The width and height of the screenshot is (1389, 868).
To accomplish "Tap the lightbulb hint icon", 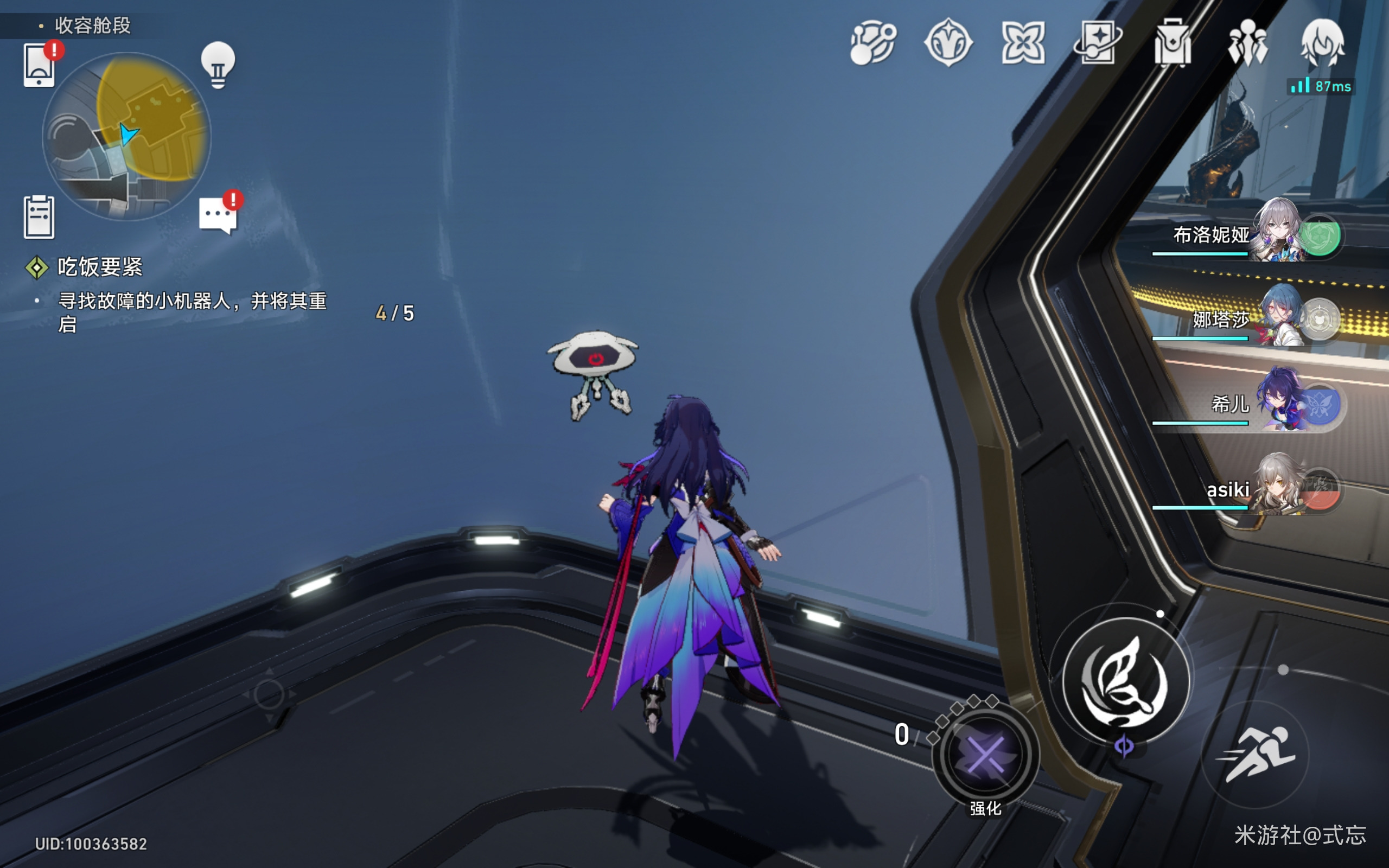I will [x=218, y=65].
